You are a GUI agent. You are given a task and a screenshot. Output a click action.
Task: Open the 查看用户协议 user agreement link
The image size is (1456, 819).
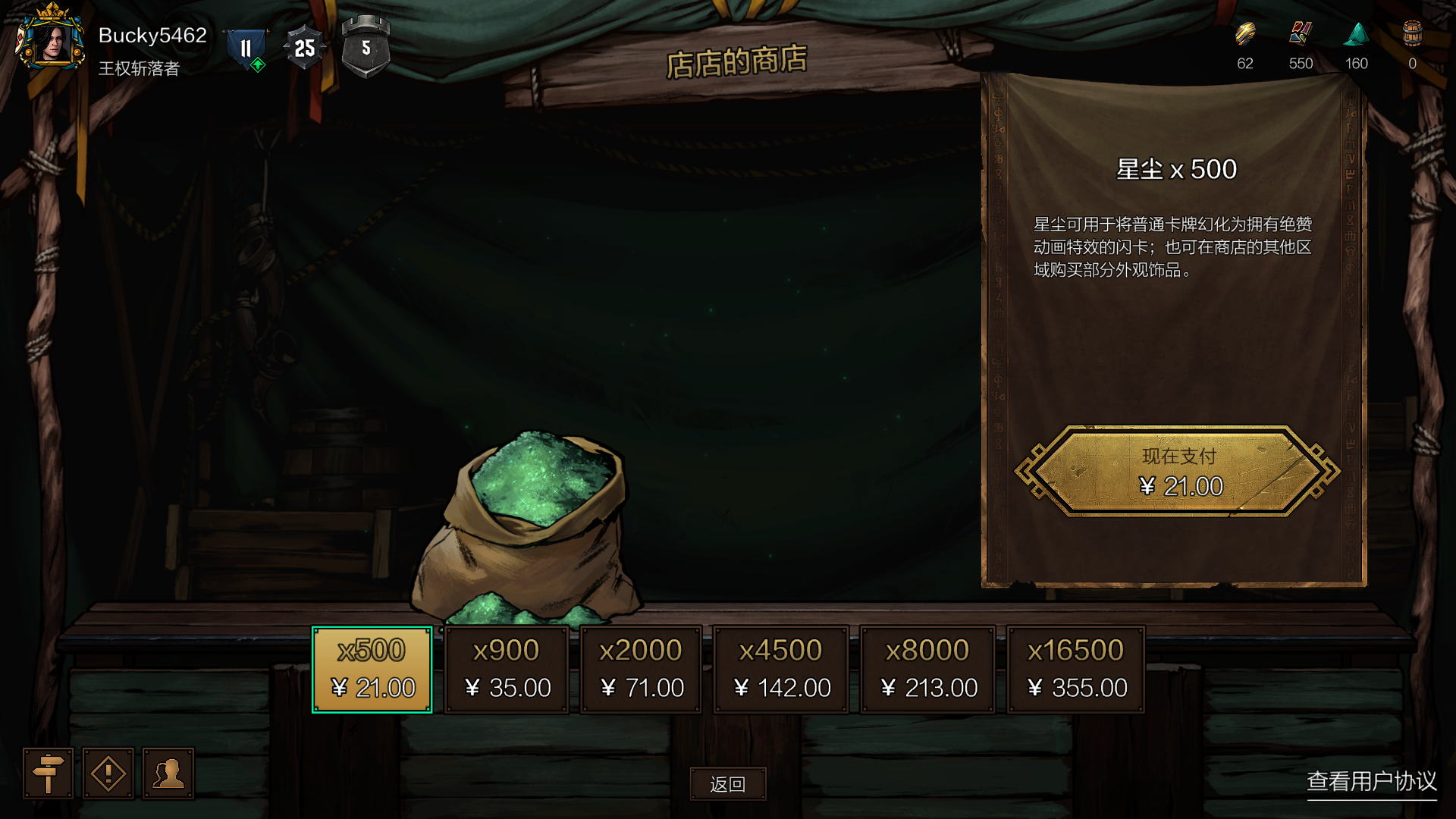(1371, 781)
